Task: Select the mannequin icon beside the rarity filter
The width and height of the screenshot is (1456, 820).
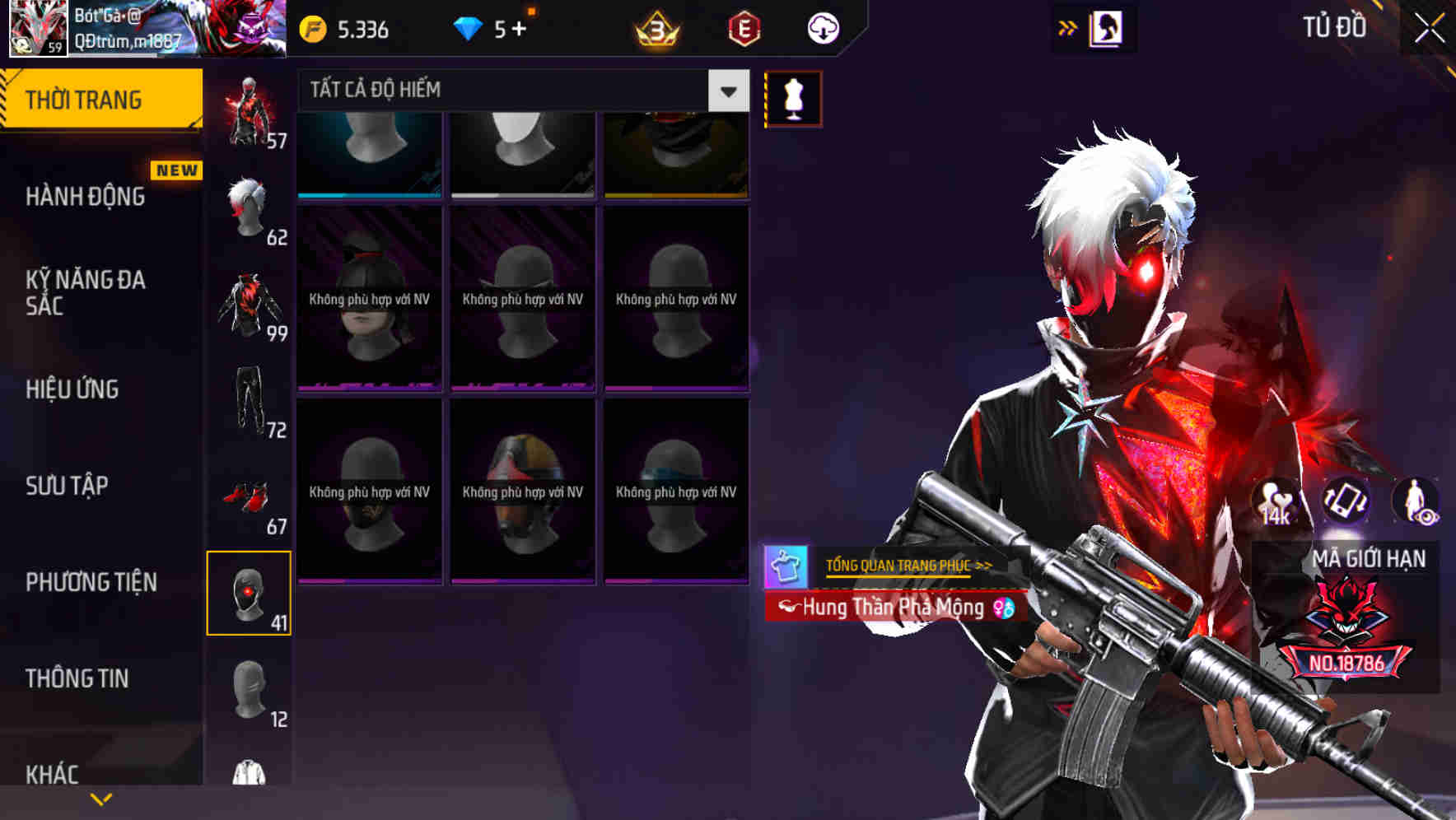Action: (x=792, y=97)
